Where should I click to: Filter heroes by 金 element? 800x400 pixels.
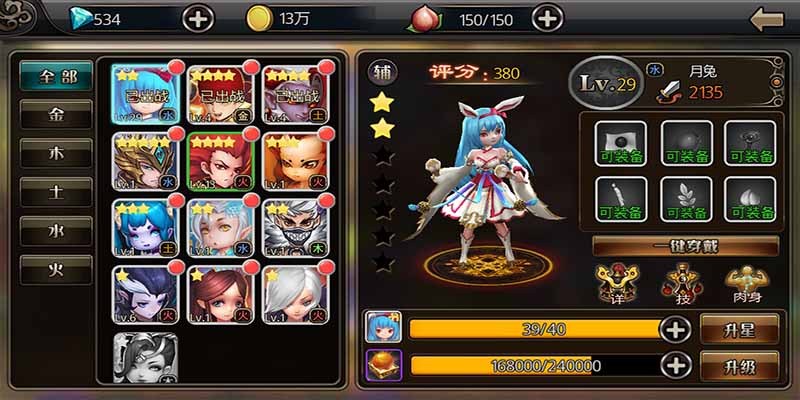(56, 116)
